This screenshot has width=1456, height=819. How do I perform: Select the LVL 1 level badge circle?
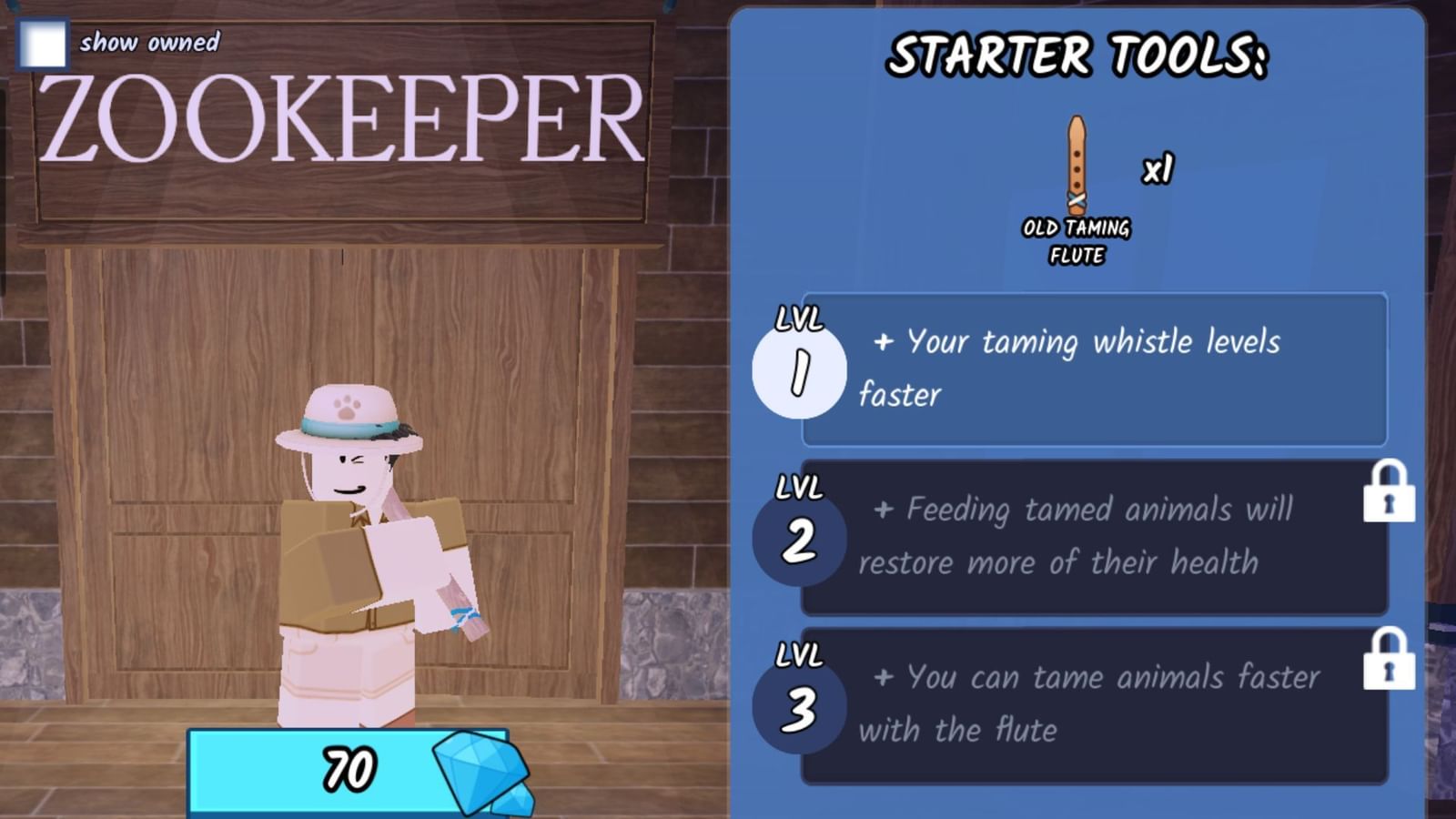[800, 368]
